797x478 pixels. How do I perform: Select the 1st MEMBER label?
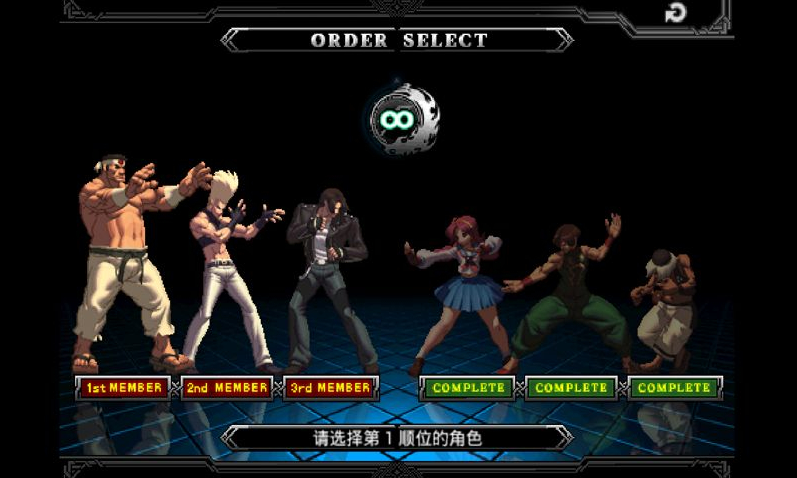click(124, 388)
